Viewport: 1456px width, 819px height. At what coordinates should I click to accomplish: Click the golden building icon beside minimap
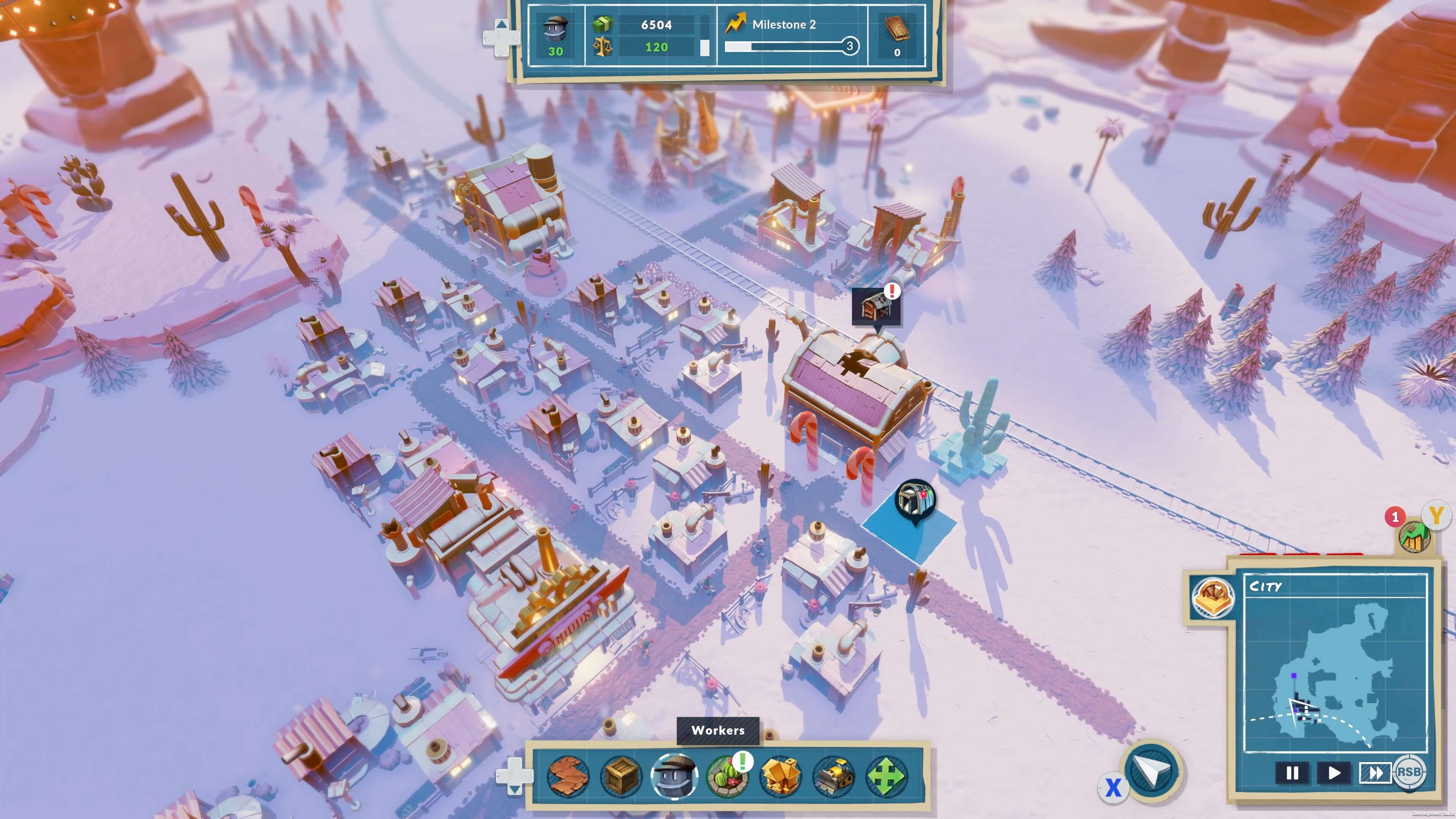pyautogui.click(x=1213, y=598)
